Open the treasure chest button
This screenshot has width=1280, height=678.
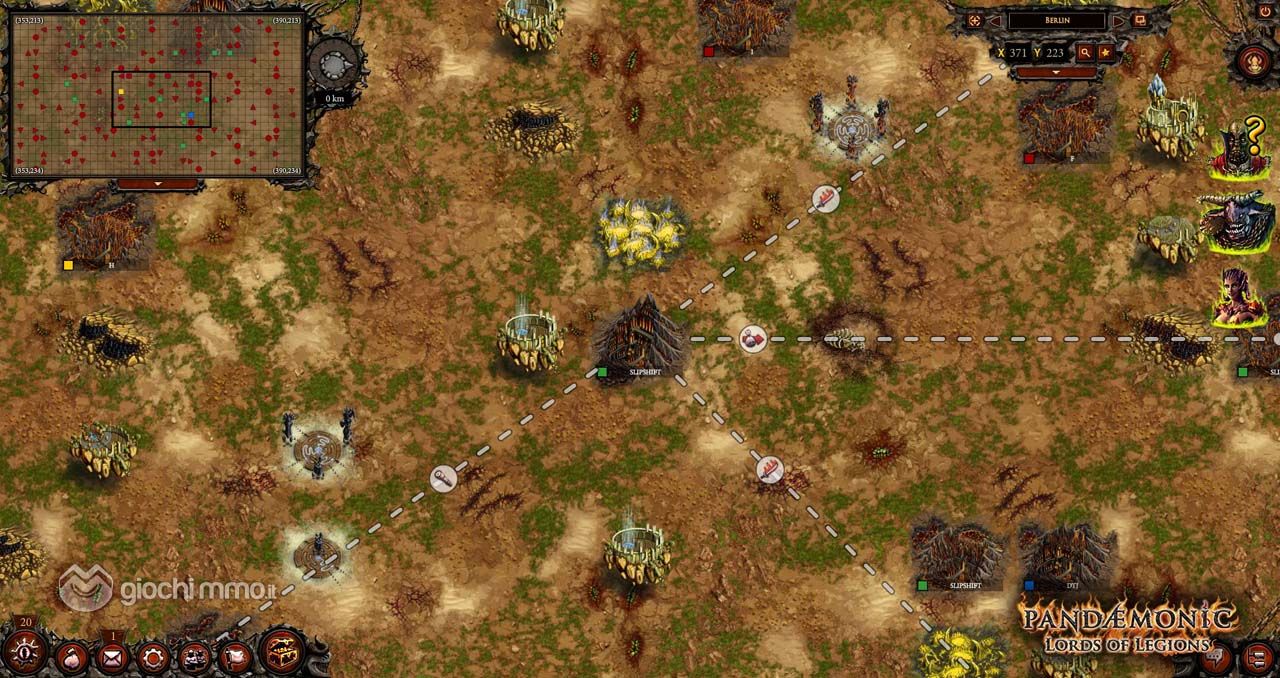pos(281,652)
